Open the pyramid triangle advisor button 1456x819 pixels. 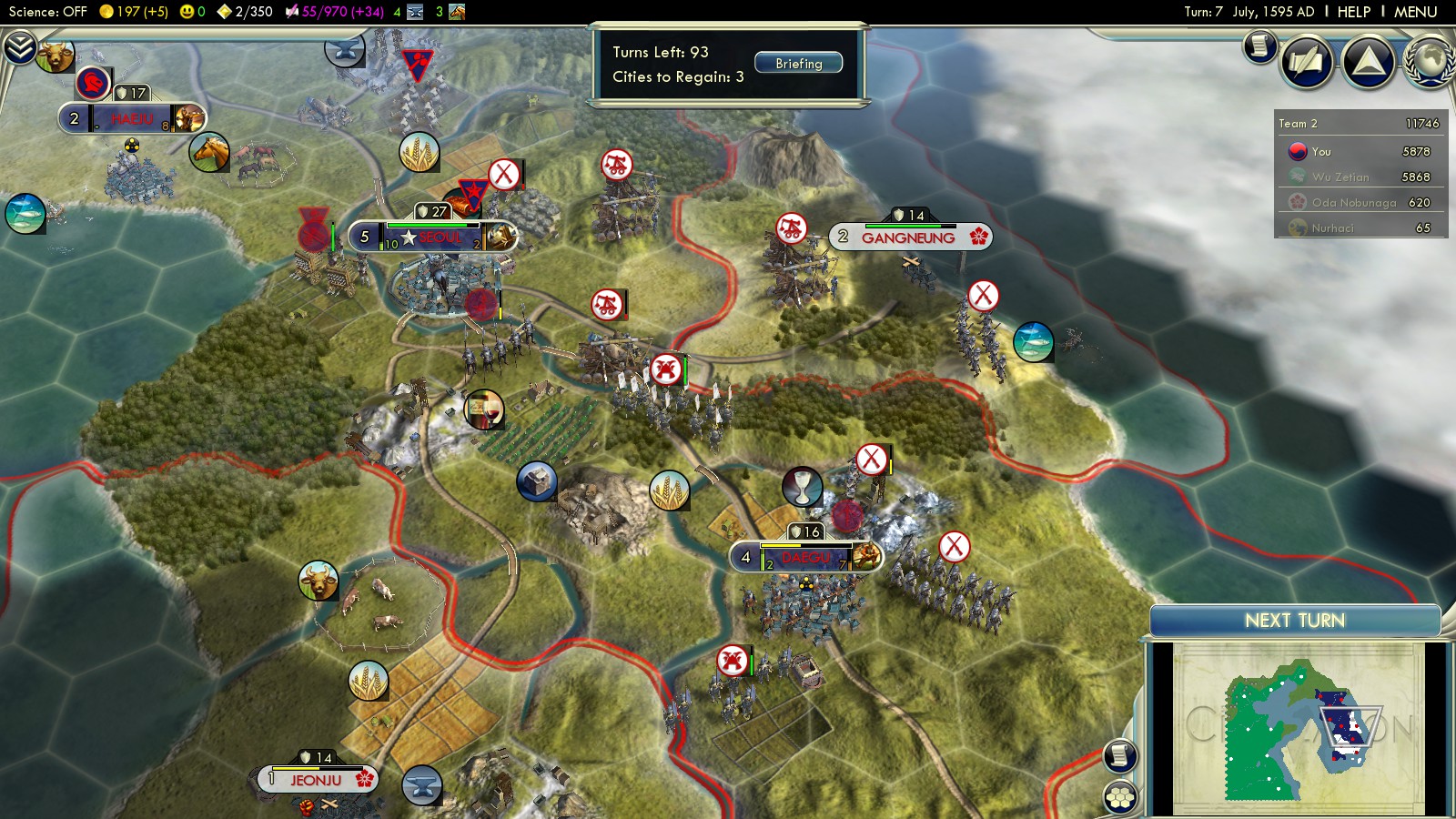pos(1369,62)
